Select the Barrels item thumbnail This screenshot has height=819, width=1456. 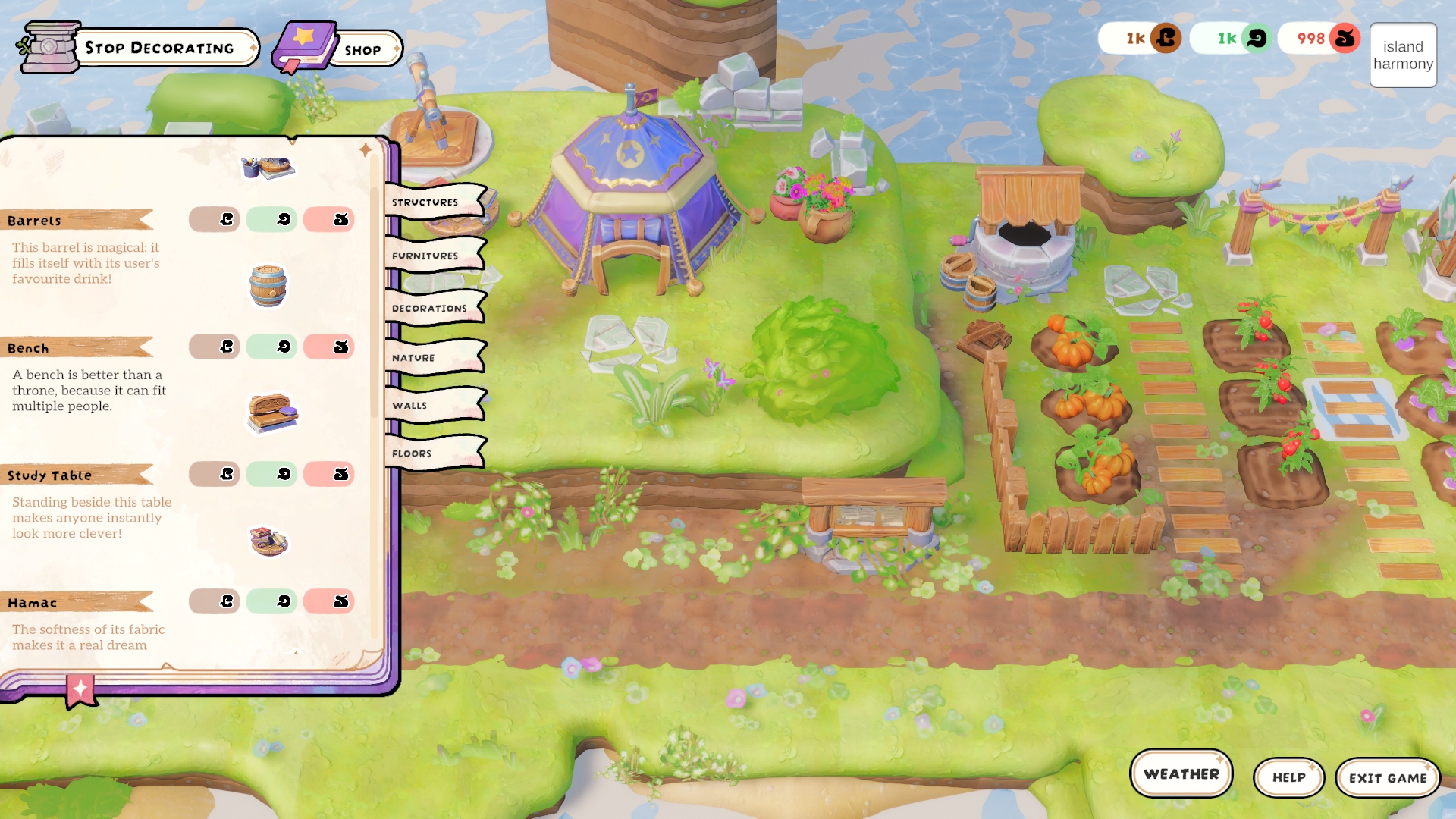(x=268, y=286)
